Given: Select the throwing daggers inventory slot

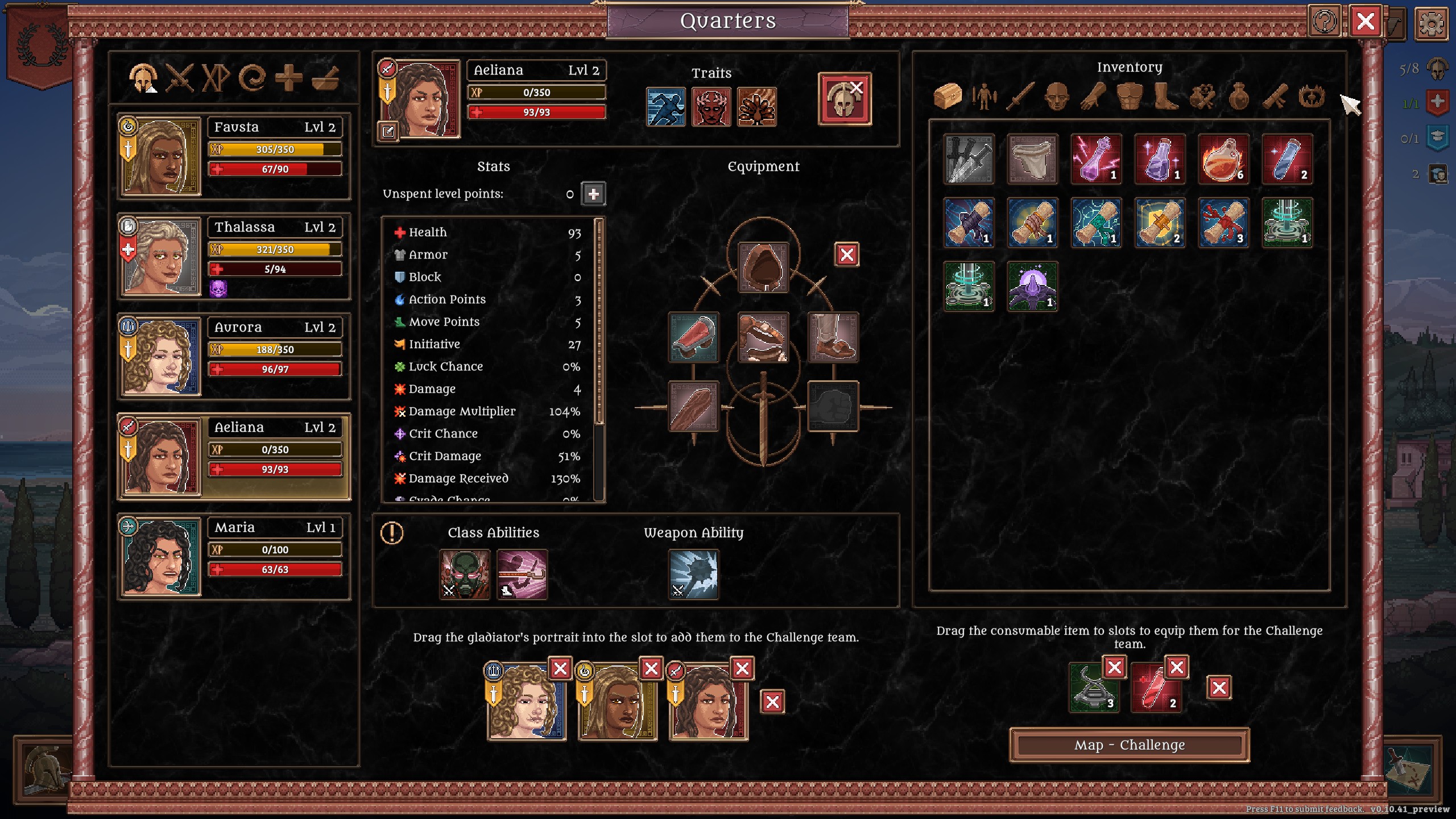Looking at the screenshot, I should (969, 159).
